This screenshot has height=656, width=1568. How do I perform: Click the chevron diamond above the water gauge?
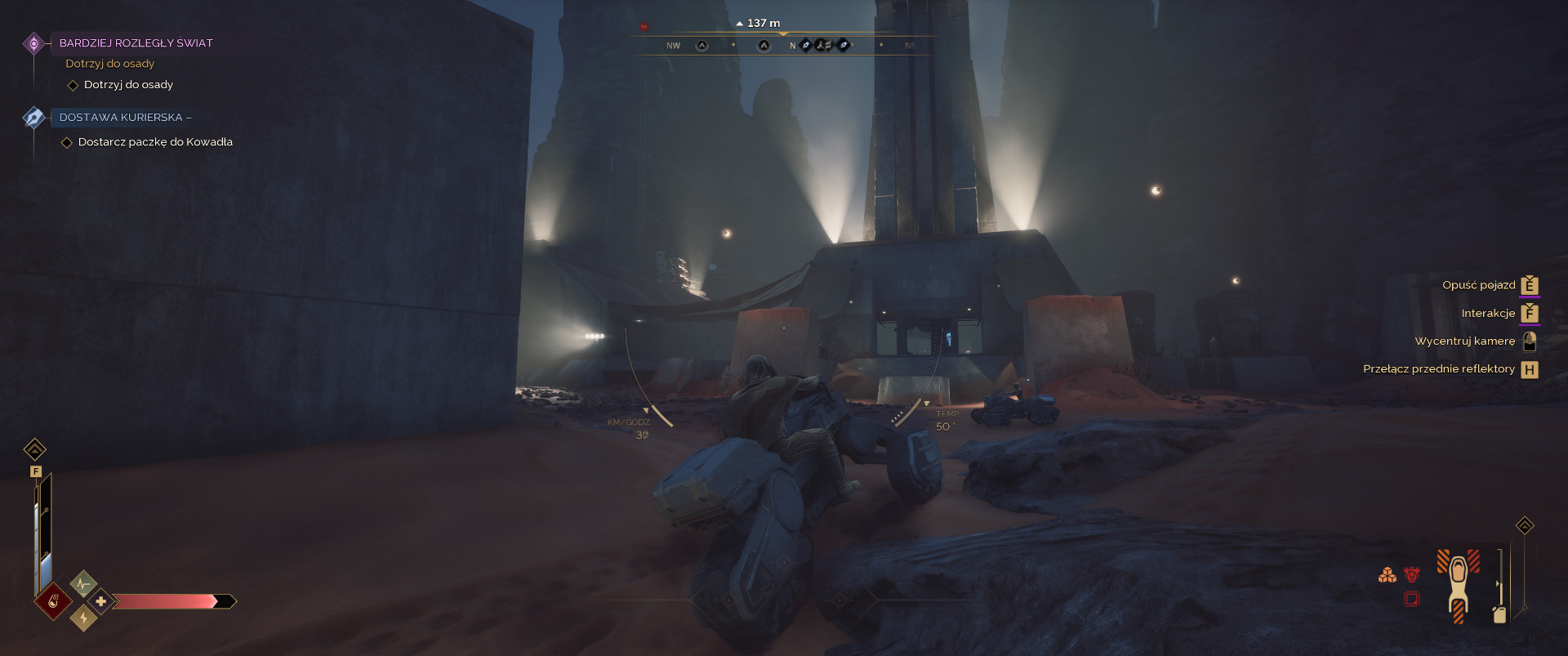coord(34,449)
